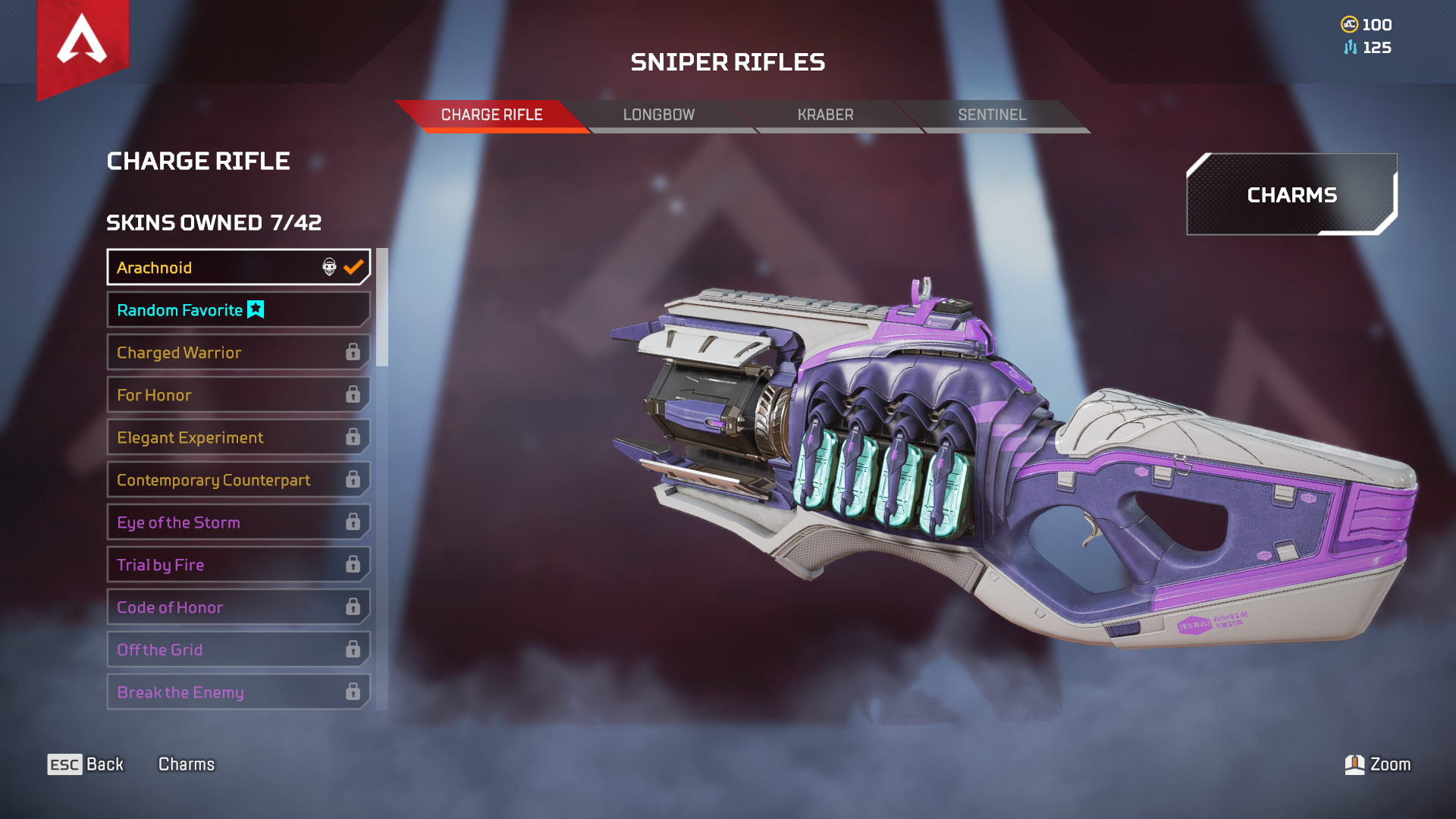Open the Charms panel button

(1291, 195)
